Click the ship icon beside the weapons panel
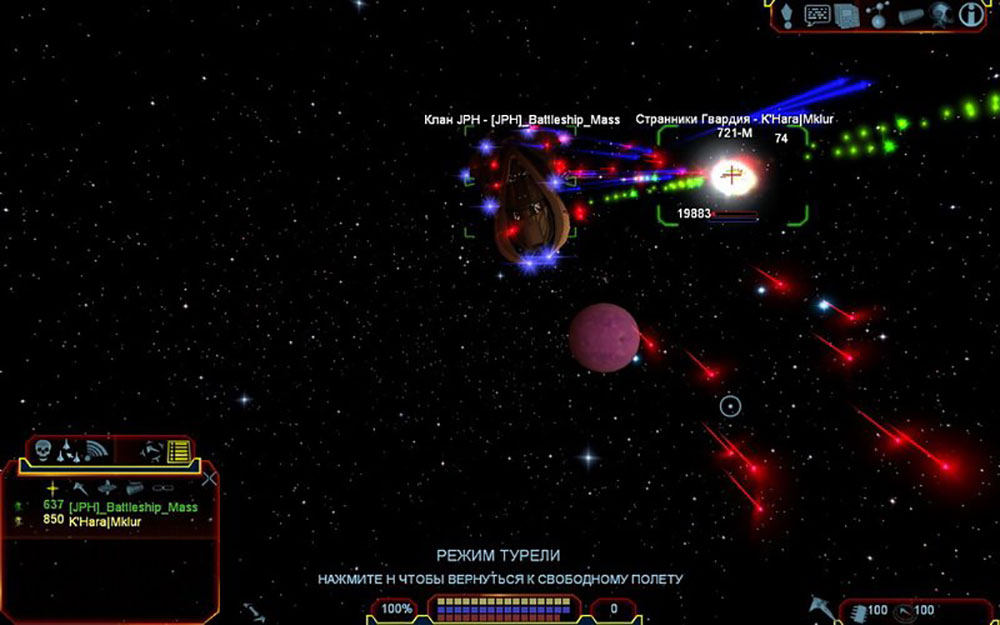 (x=820, y=604)
